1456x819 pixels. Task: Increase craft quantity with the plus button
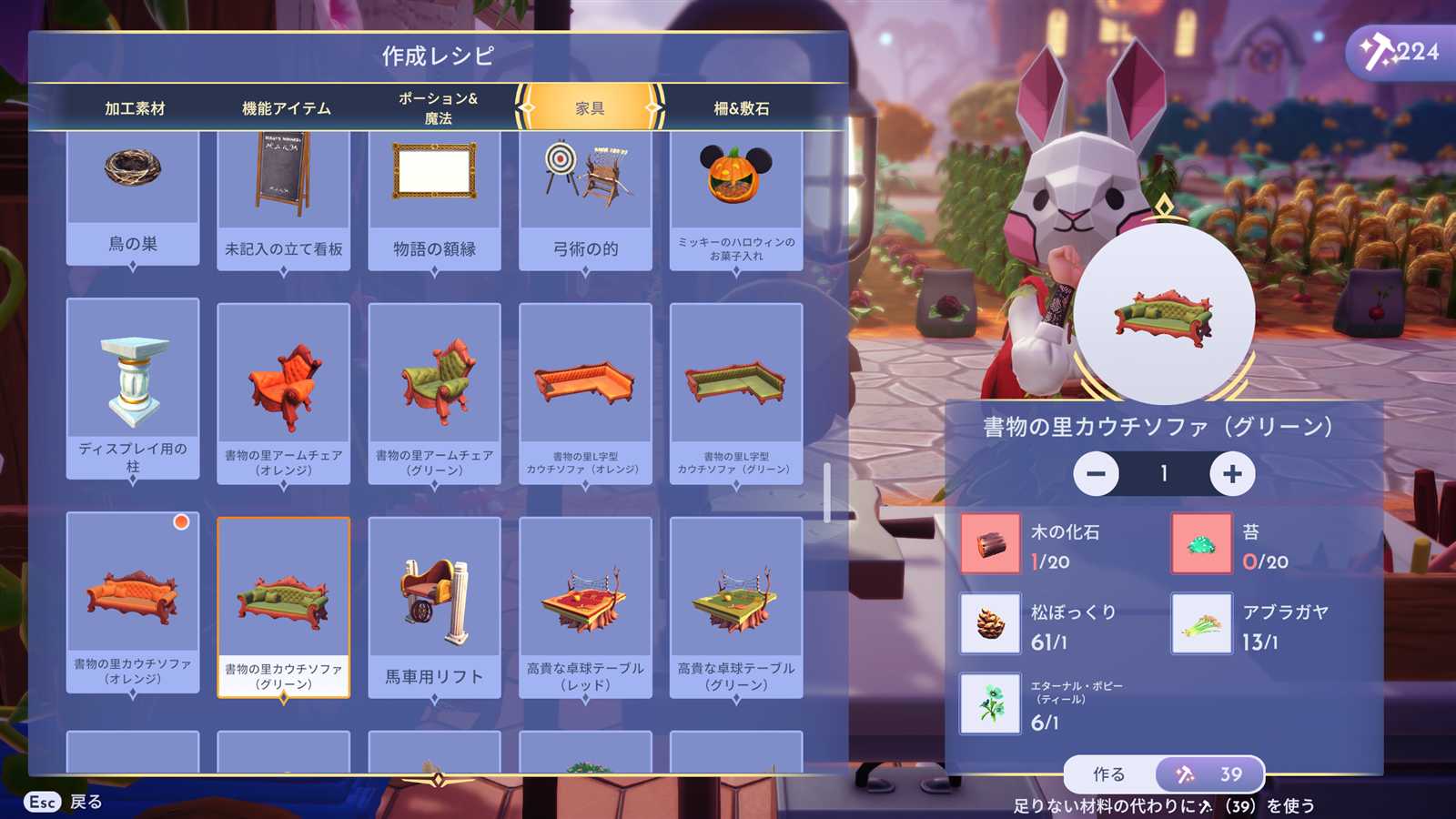pos(1232,474)
